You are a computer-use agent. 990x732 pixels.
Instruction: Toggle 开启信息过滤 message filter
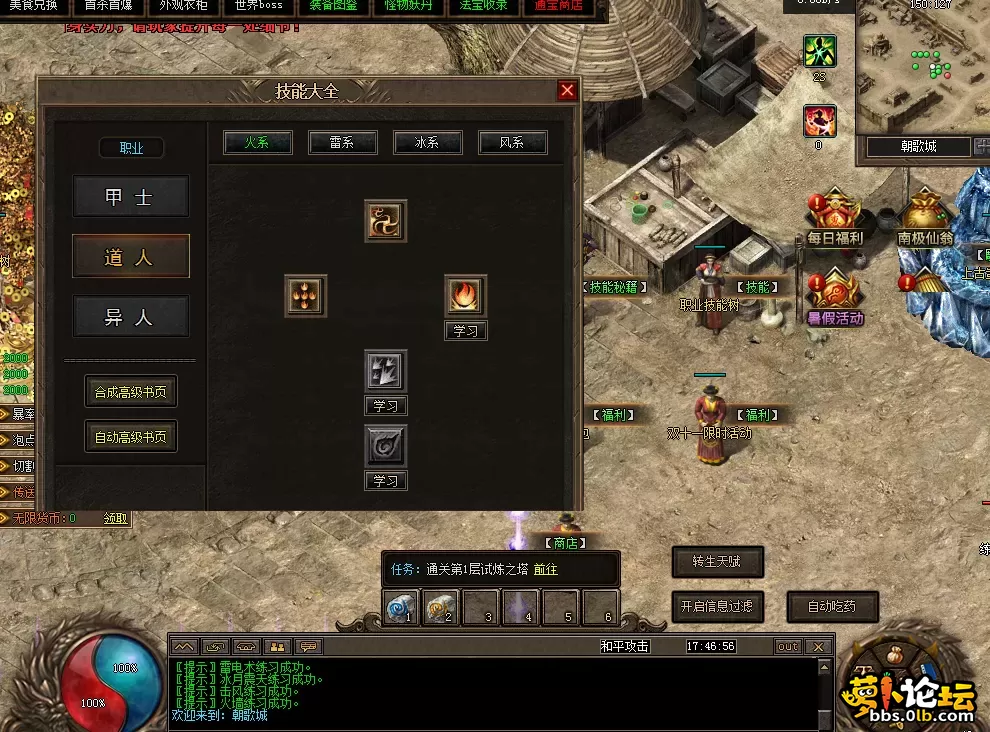point(717,606)
